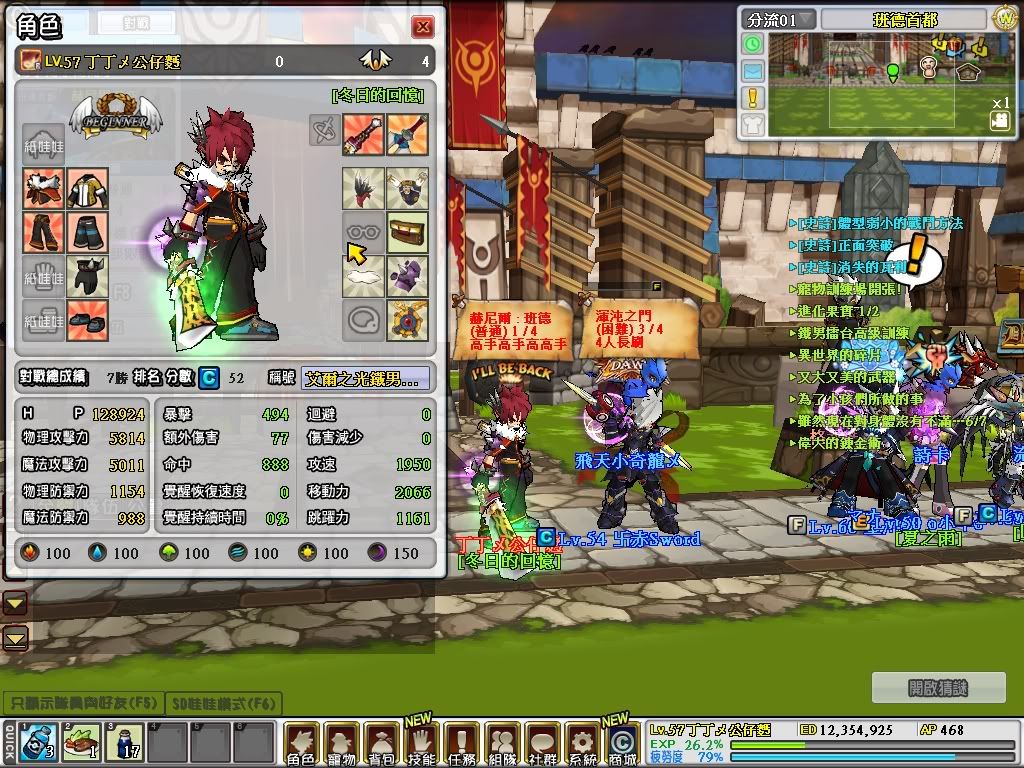Open the 角色 character menu button
The height and width of the screenshot is (768, 1024).
pos(300,744)
